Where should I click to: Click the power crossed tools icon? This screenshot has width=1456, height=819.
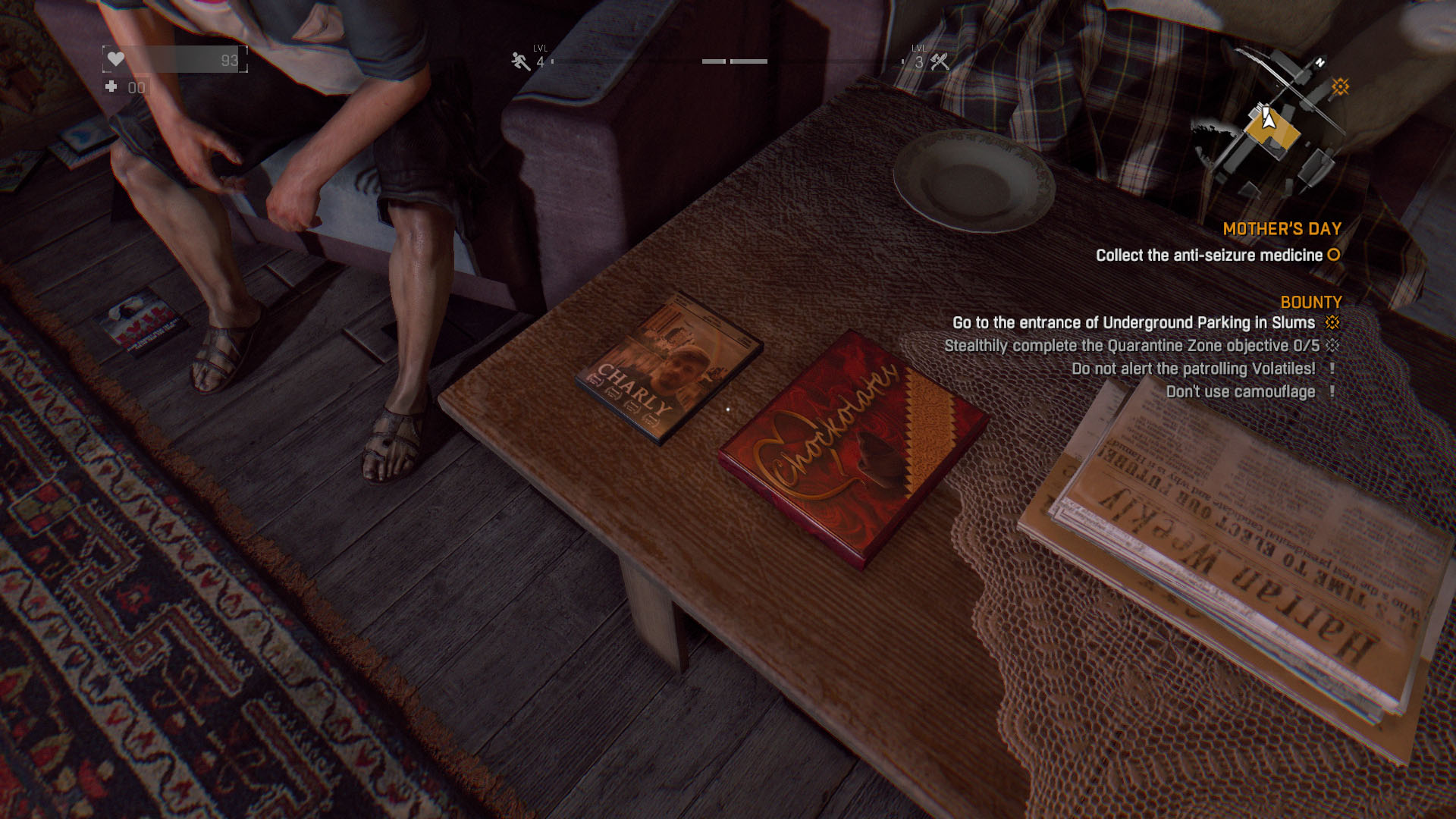(x=940, y=61)
